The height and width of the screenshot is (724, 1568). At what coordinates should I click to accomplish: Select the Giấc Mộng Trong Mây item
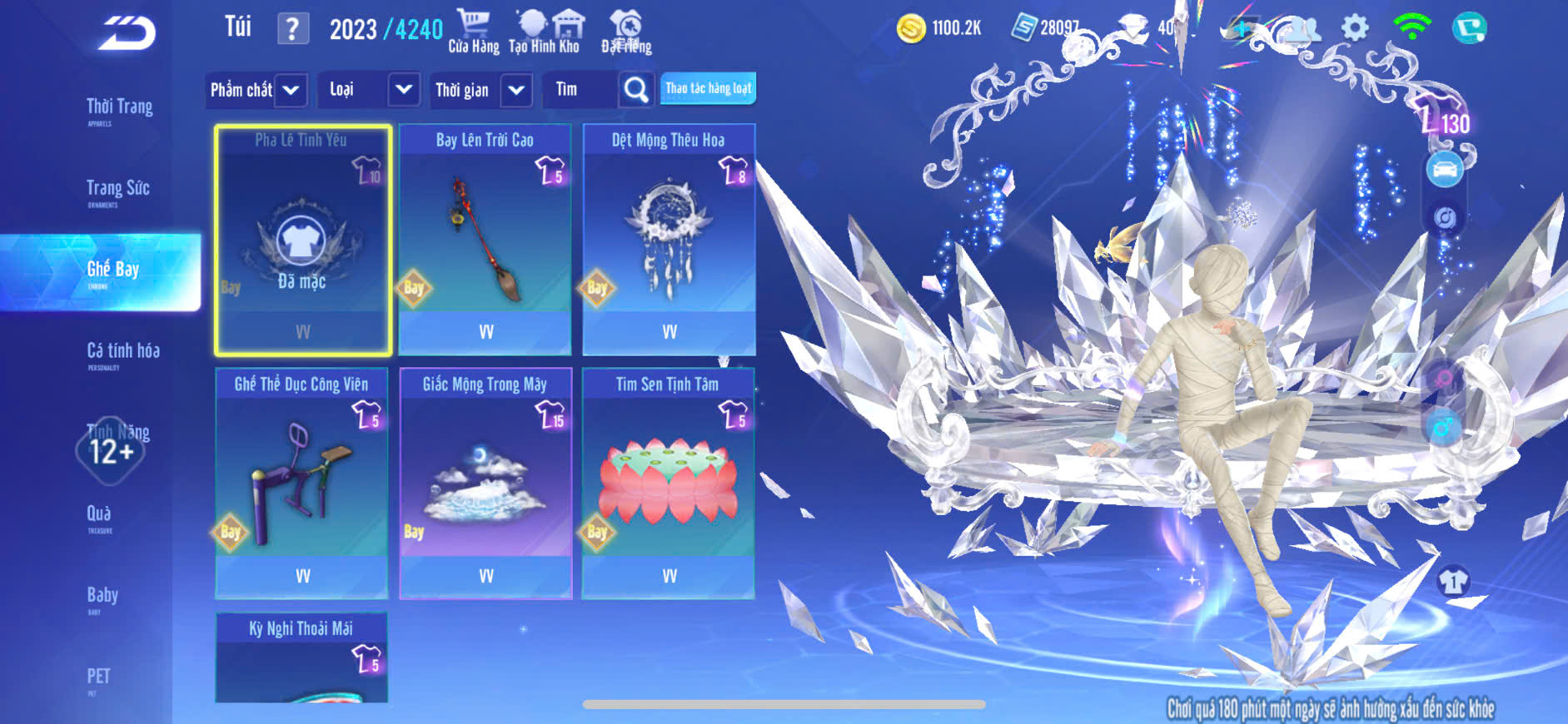click(485, 483)
